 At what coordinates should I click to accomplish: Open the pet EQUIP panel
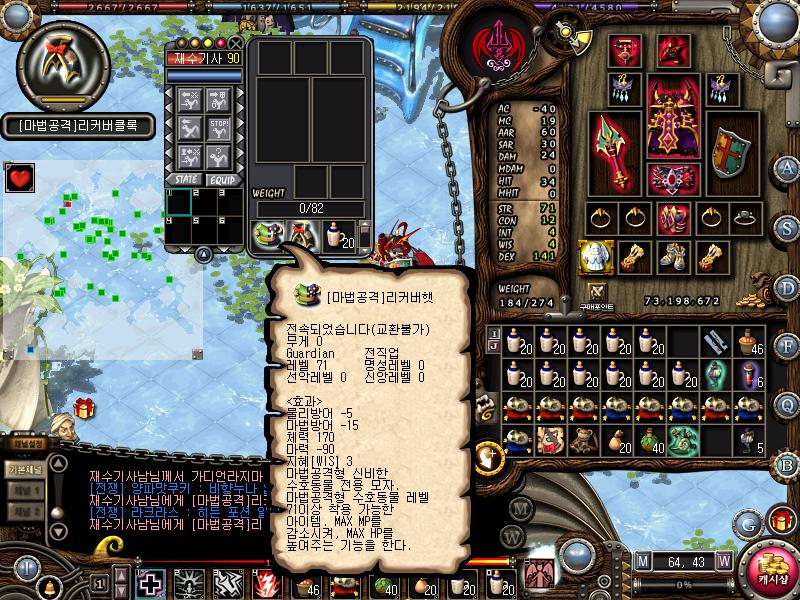pyautogui.click(x=221, y=180)
